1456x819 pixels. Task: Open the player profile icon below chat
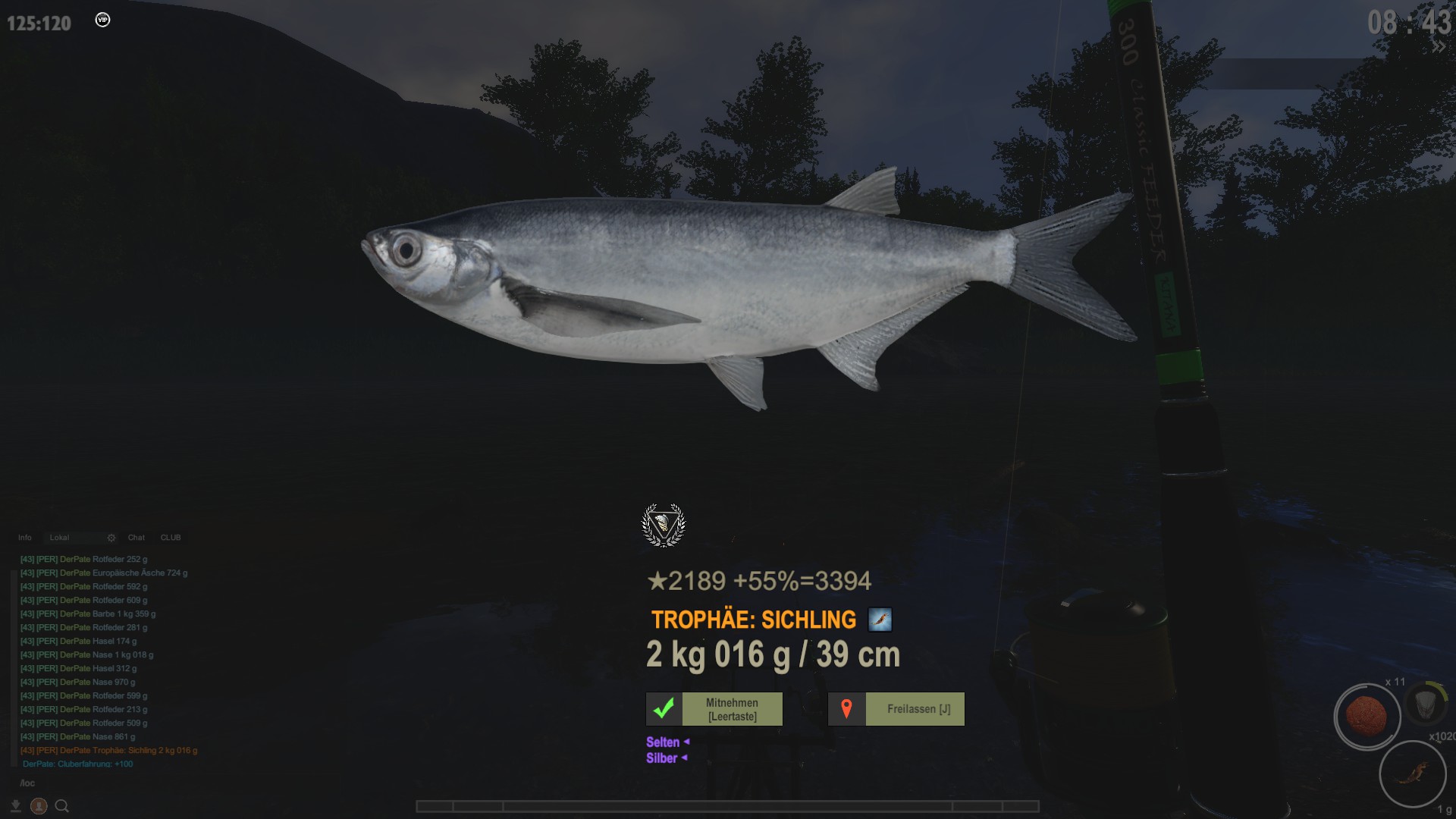pos(39,806)
